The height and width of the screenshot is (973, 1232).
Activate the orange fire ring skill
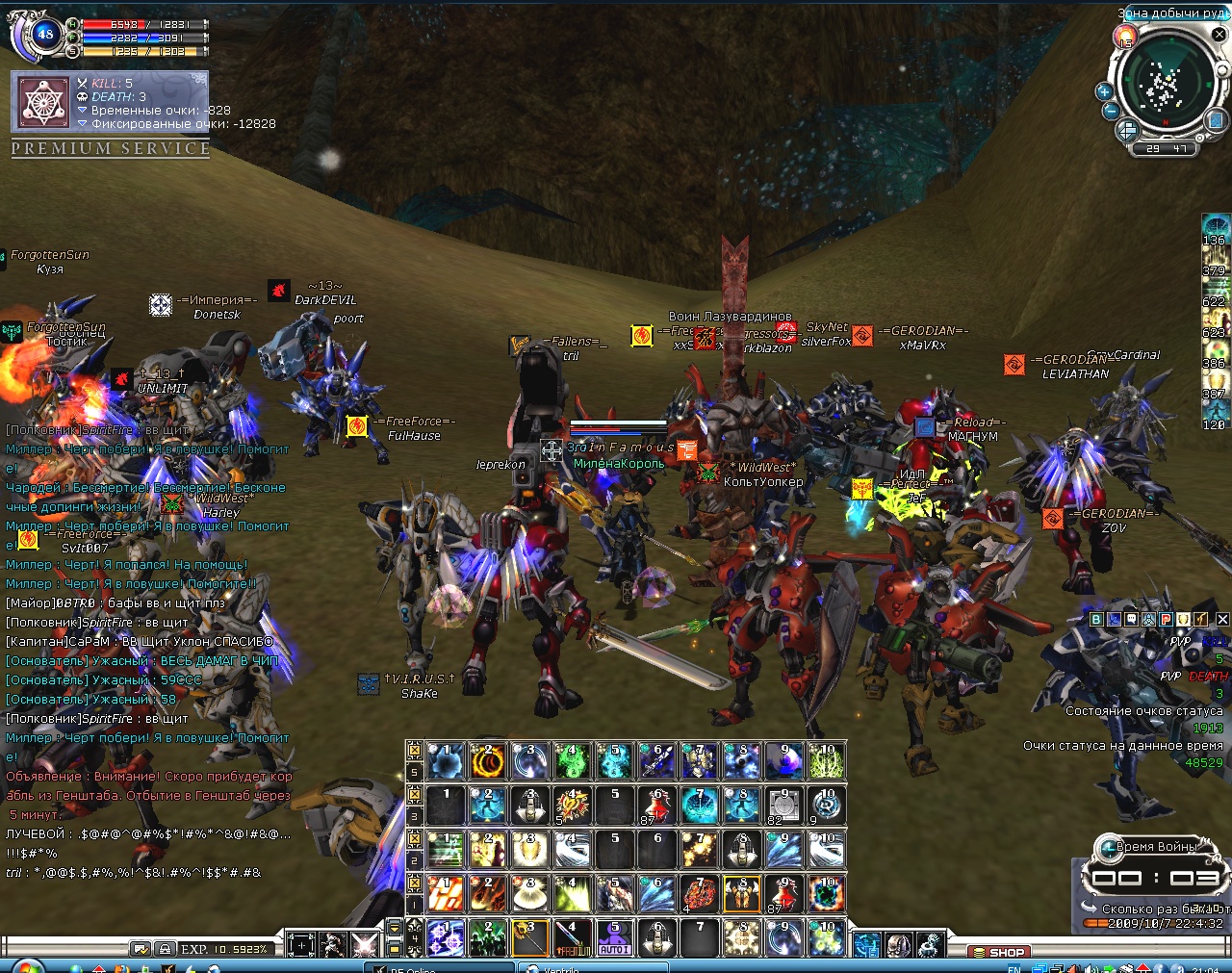tap(487, 761)
